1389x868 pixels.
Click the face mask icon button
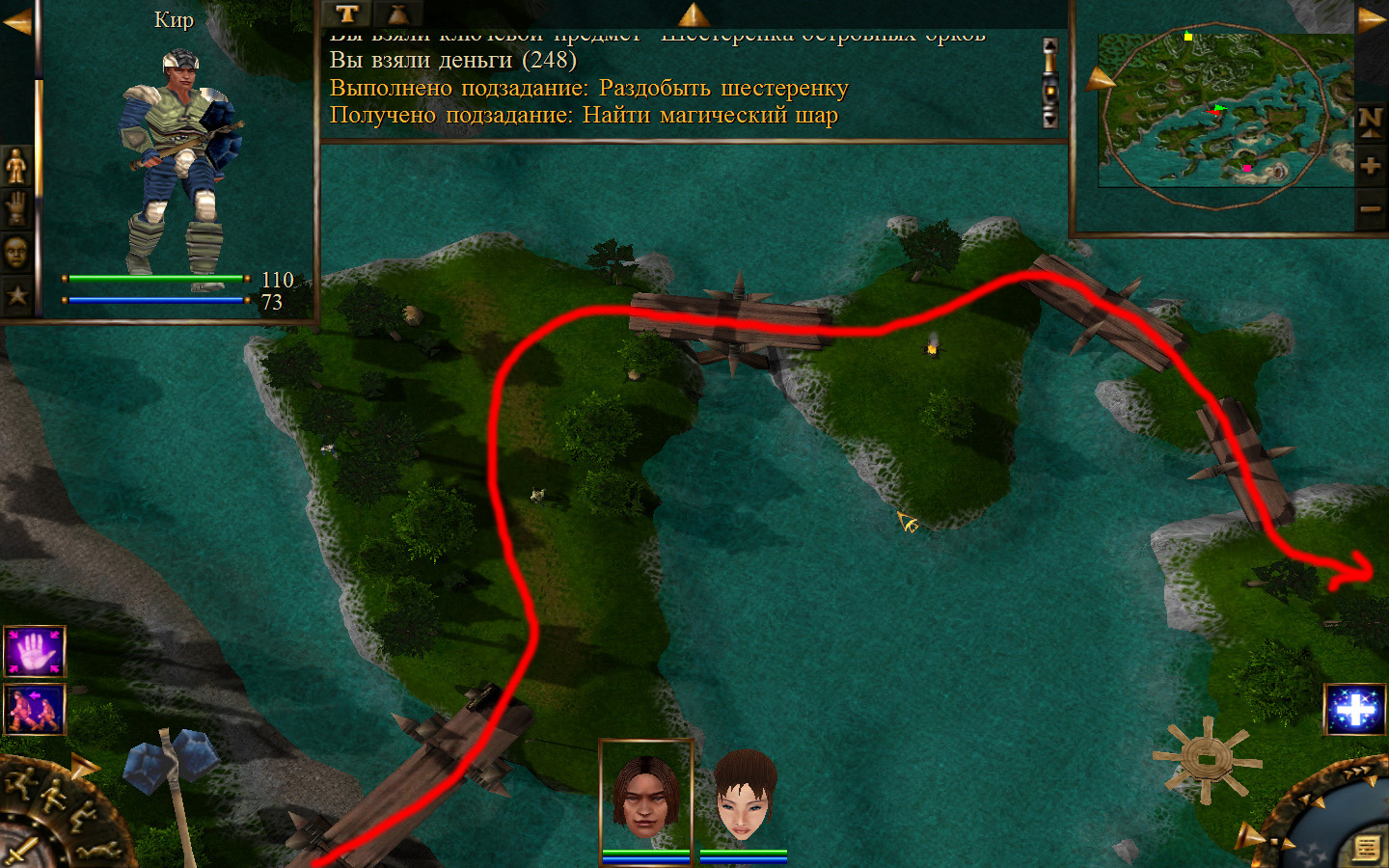16,252
